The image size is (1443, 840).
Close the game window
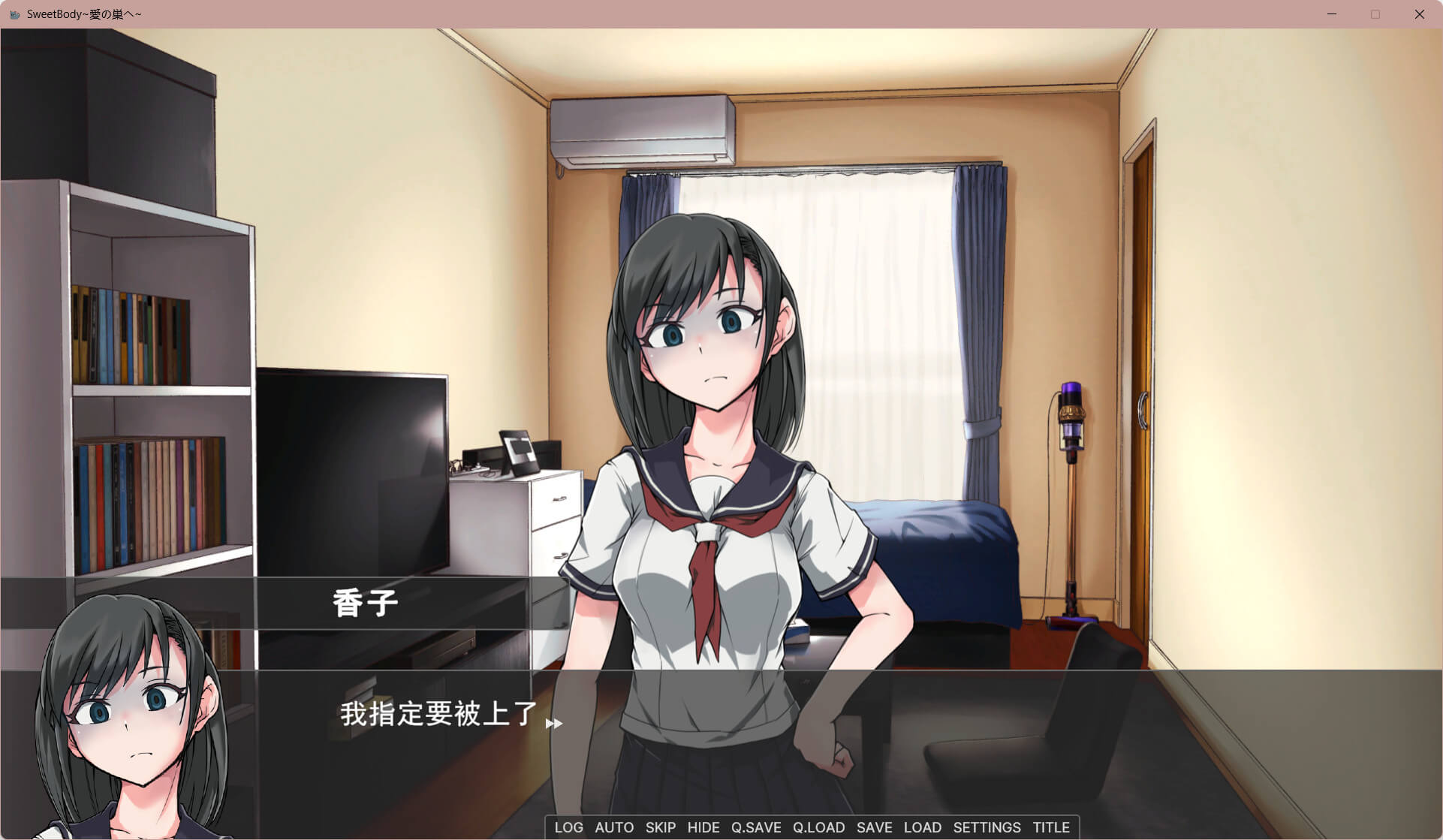(x=1419, y=14)
